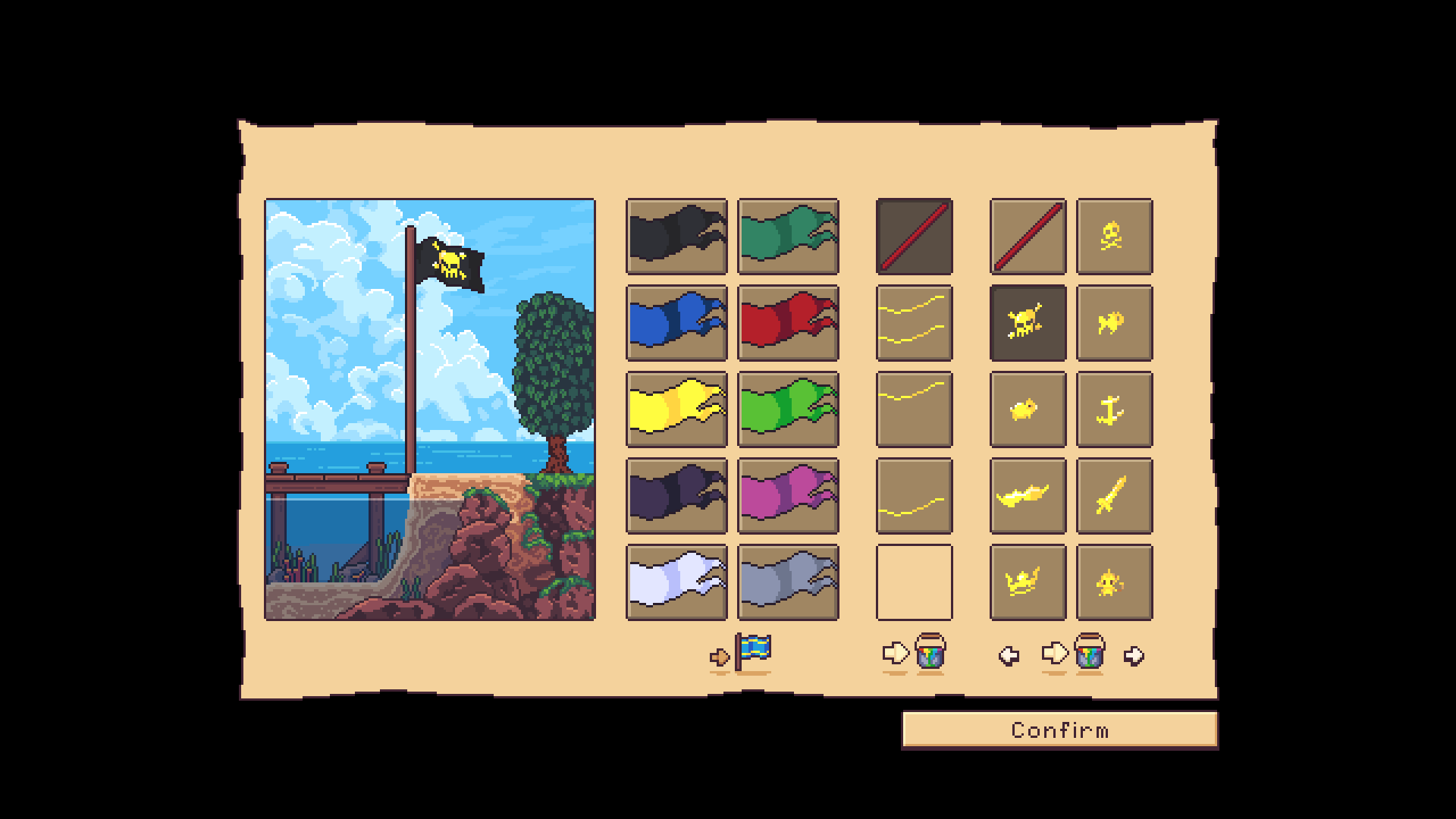Select the crown emblem
This screenshot has width=1456, height=819.
coord(1028,580)
